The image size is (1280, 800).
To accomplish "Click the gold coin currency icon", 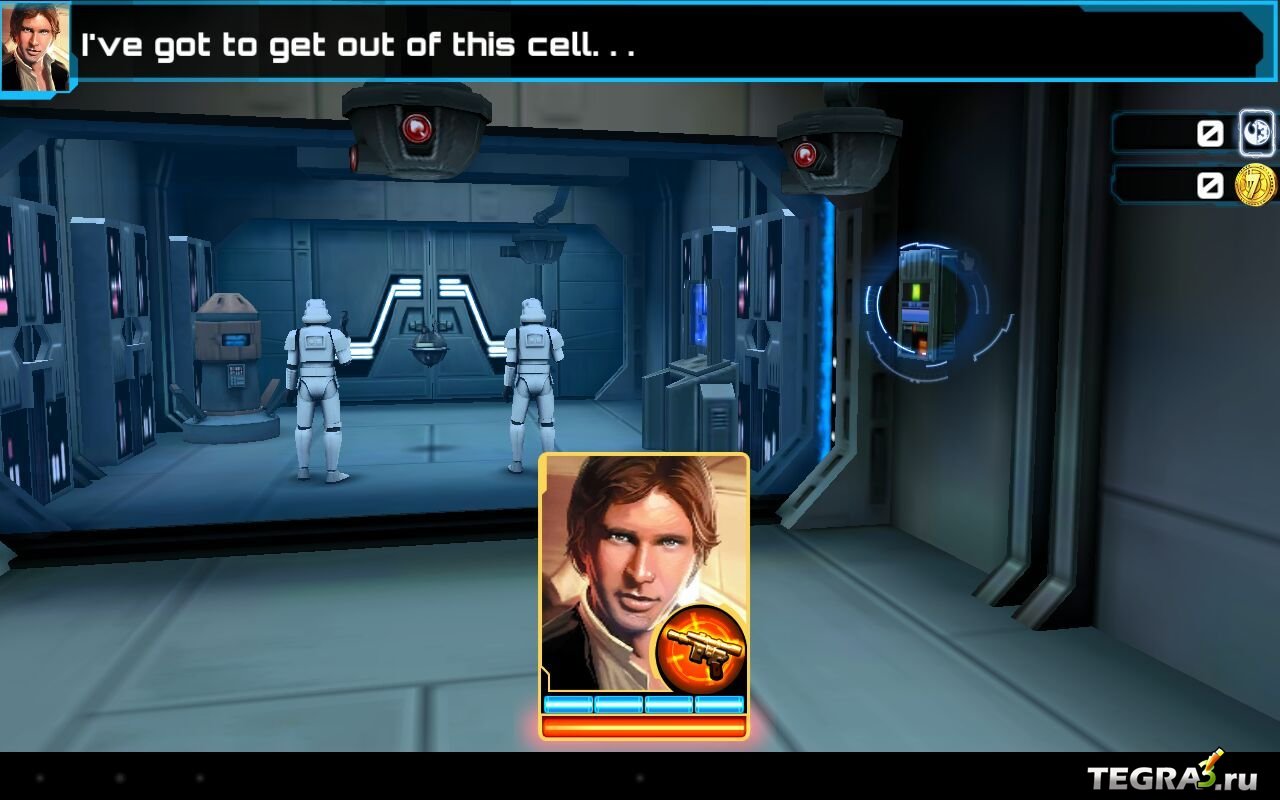I will (1255, 185).
